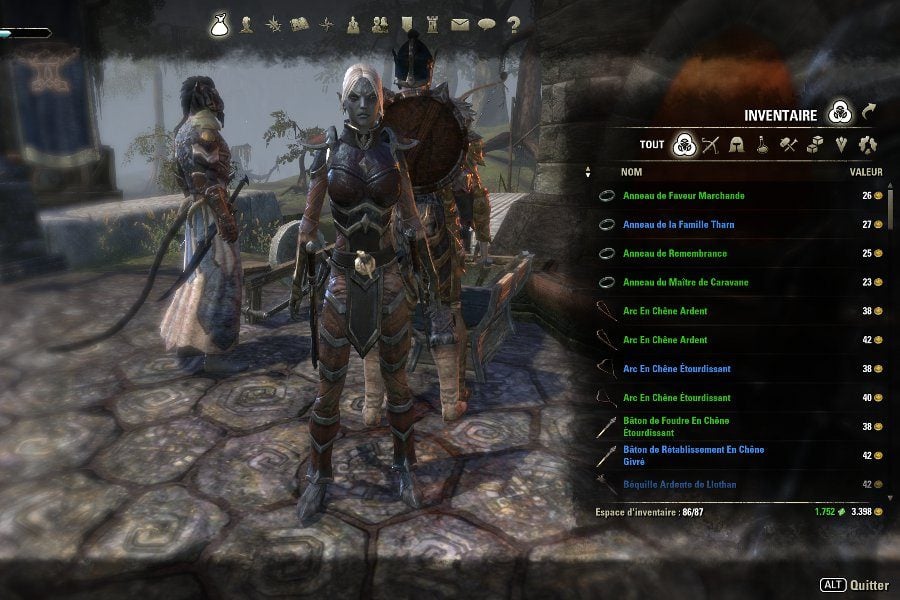Select Bâton de Rétablissement En Chêne Givré
Image resolution: width=900 pixels, height=600 pixels.
tap(693, 455)
